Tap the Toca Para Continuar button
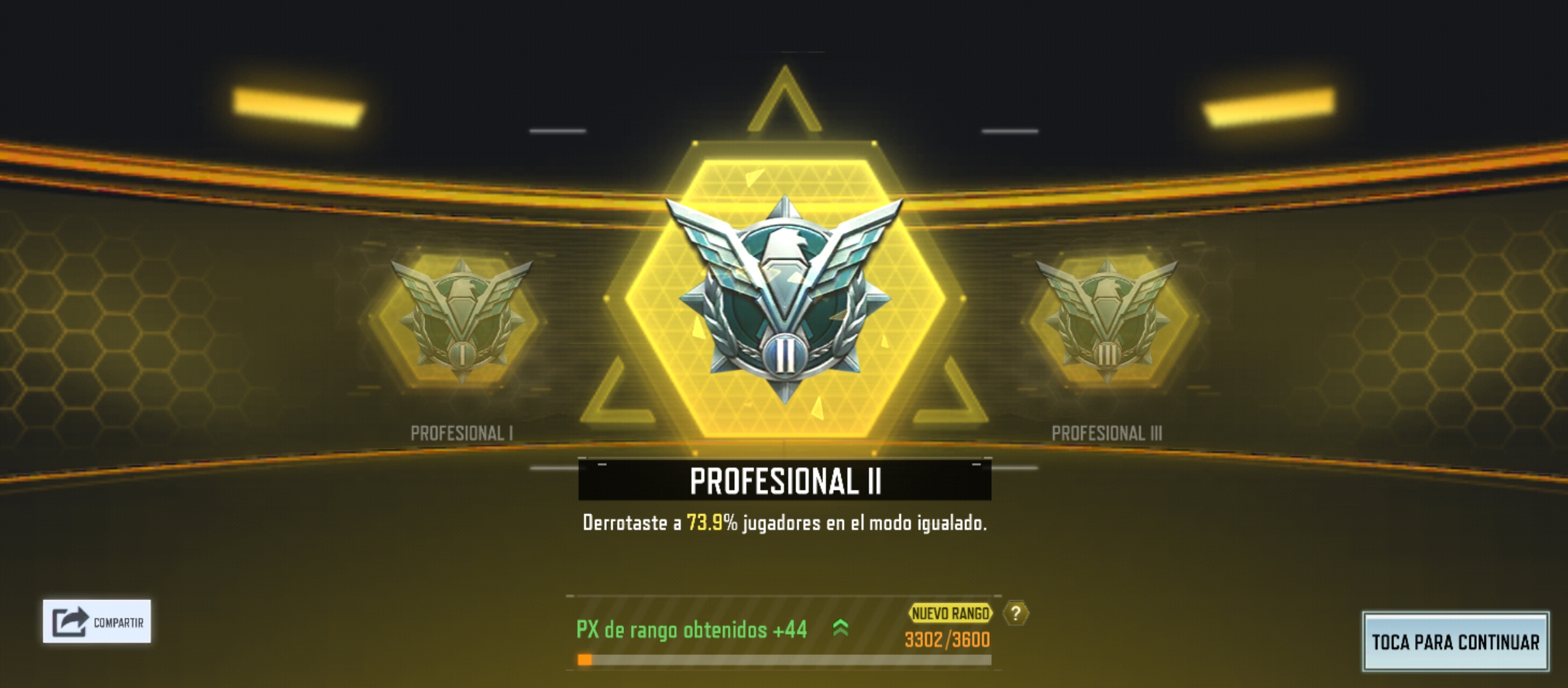The image size is (1568, 688). (x=1455, y=641)
